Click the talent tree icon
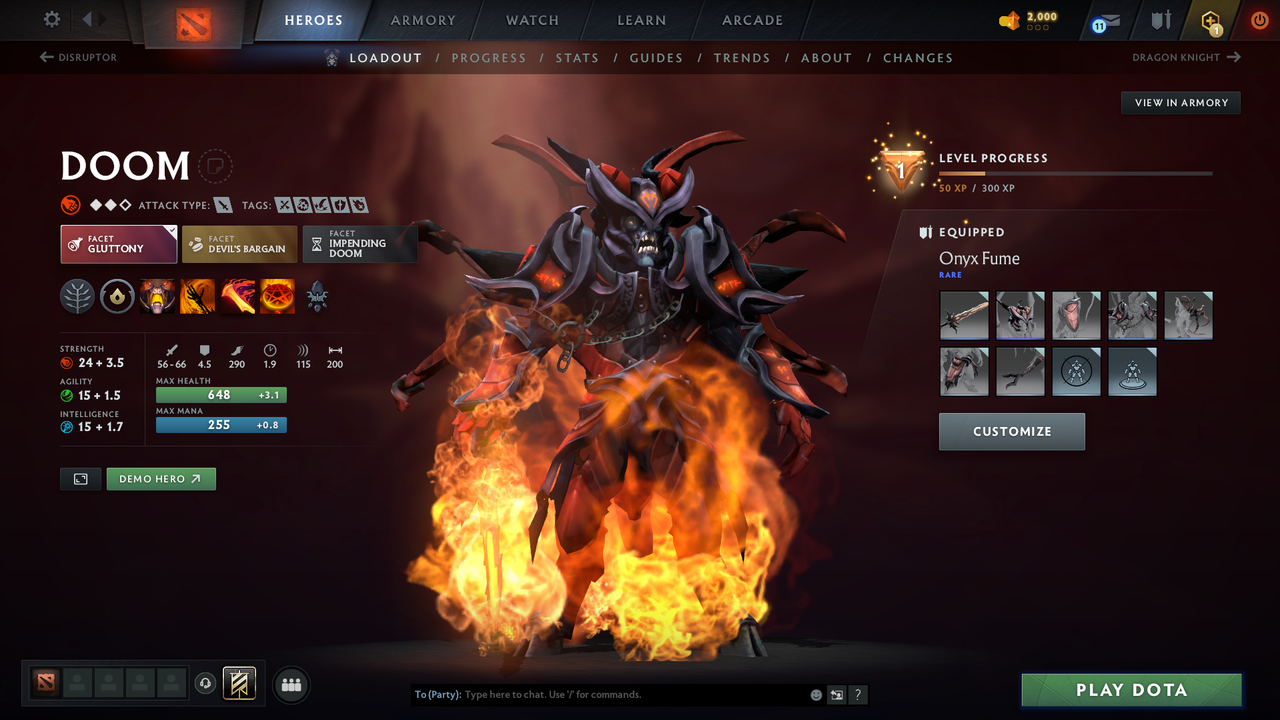Image resolution: width=1280 pixels, height=720 pixels. click(x=78, y=296)
